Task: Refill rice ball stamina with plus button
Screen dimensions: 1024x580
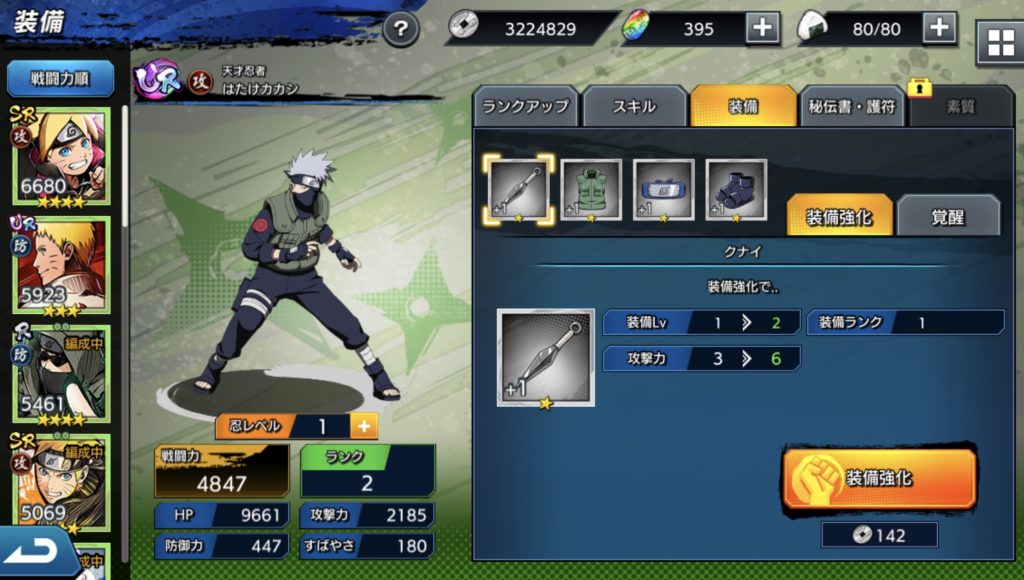Action: [939, 28]
